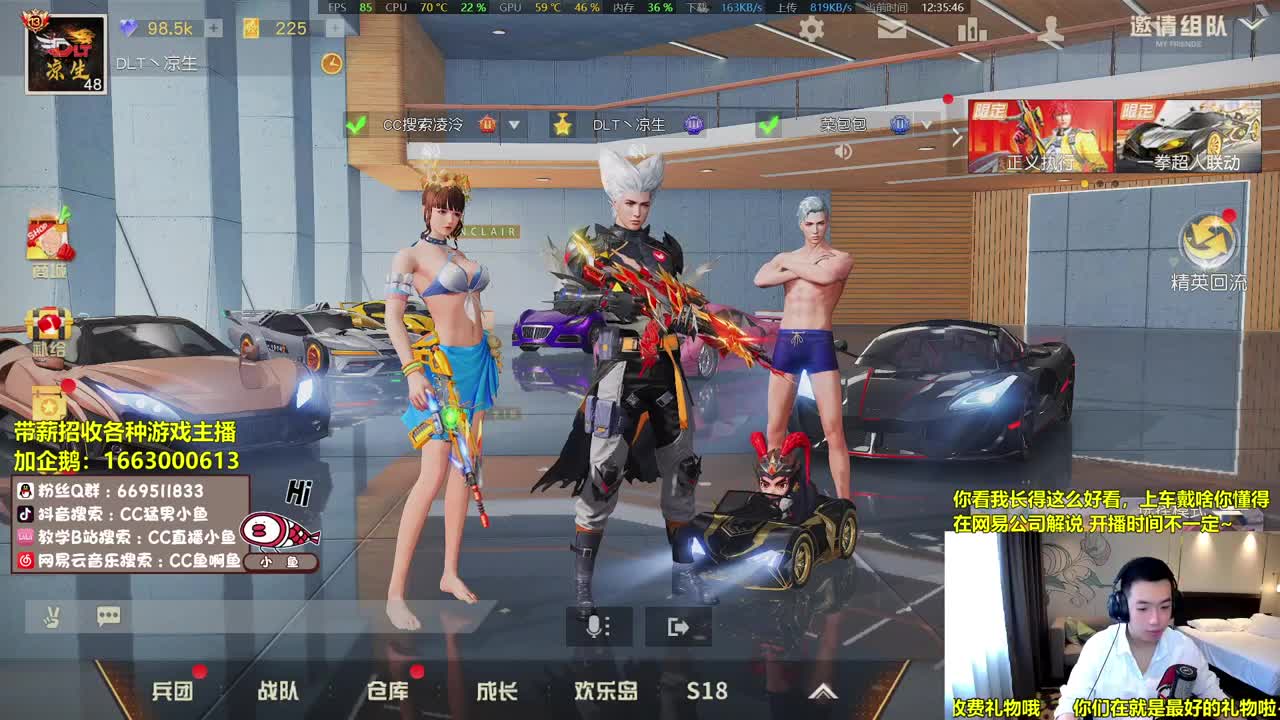Open the settings gear at top right

tap(813, 30)
